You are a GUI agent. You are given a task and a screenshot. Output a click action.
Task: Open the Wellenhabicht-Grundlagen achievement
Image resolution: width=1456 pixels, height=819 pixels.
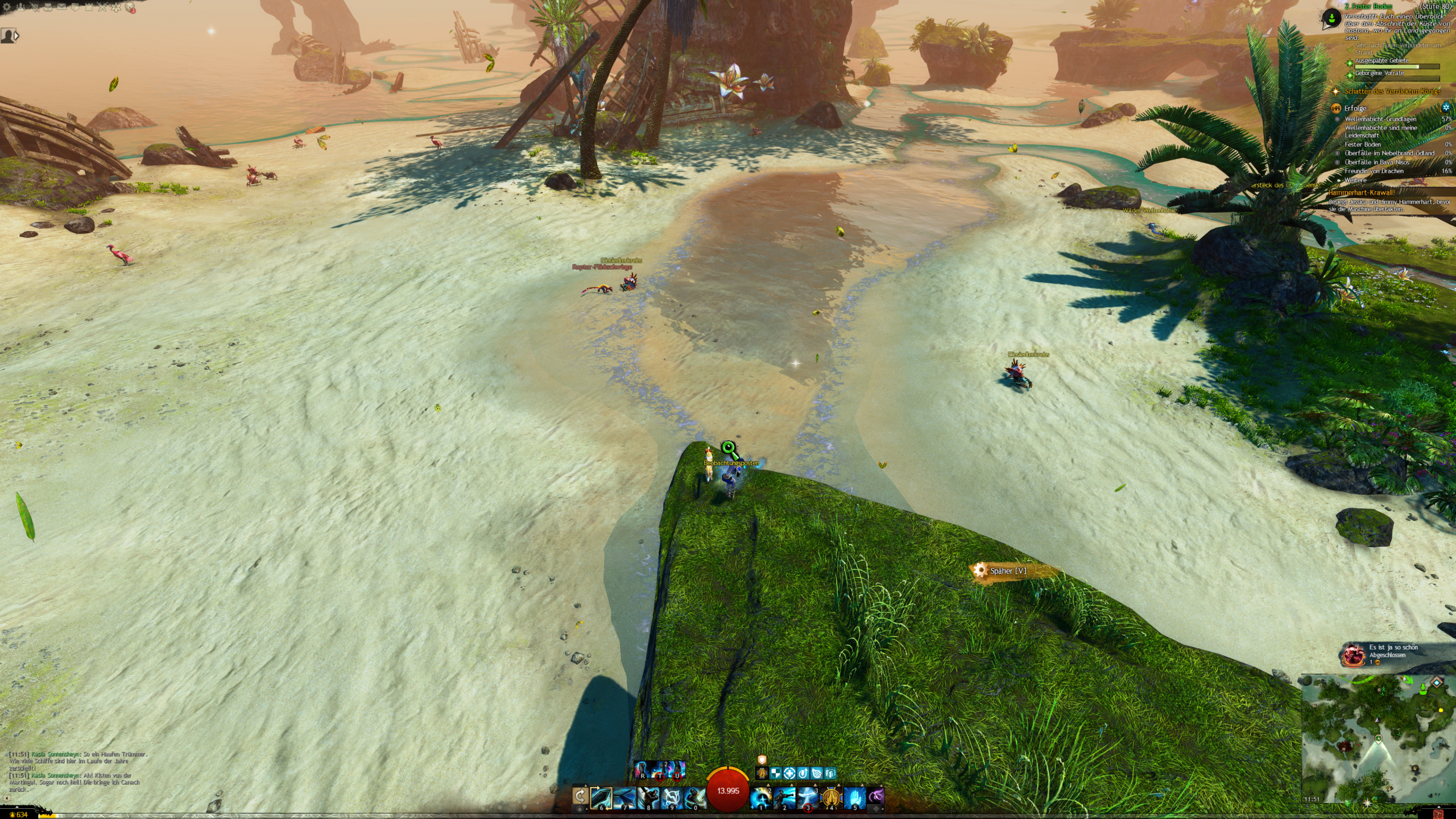coord(1380,119)
